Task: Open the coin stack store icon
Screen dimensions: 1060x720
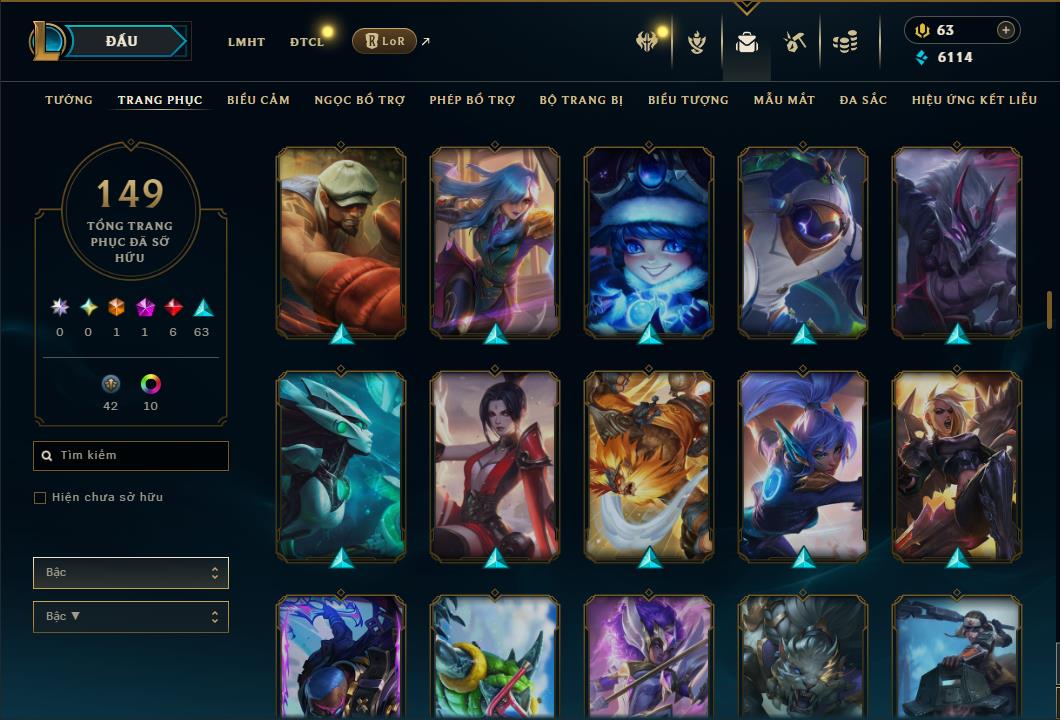Action: coord(846,42)
